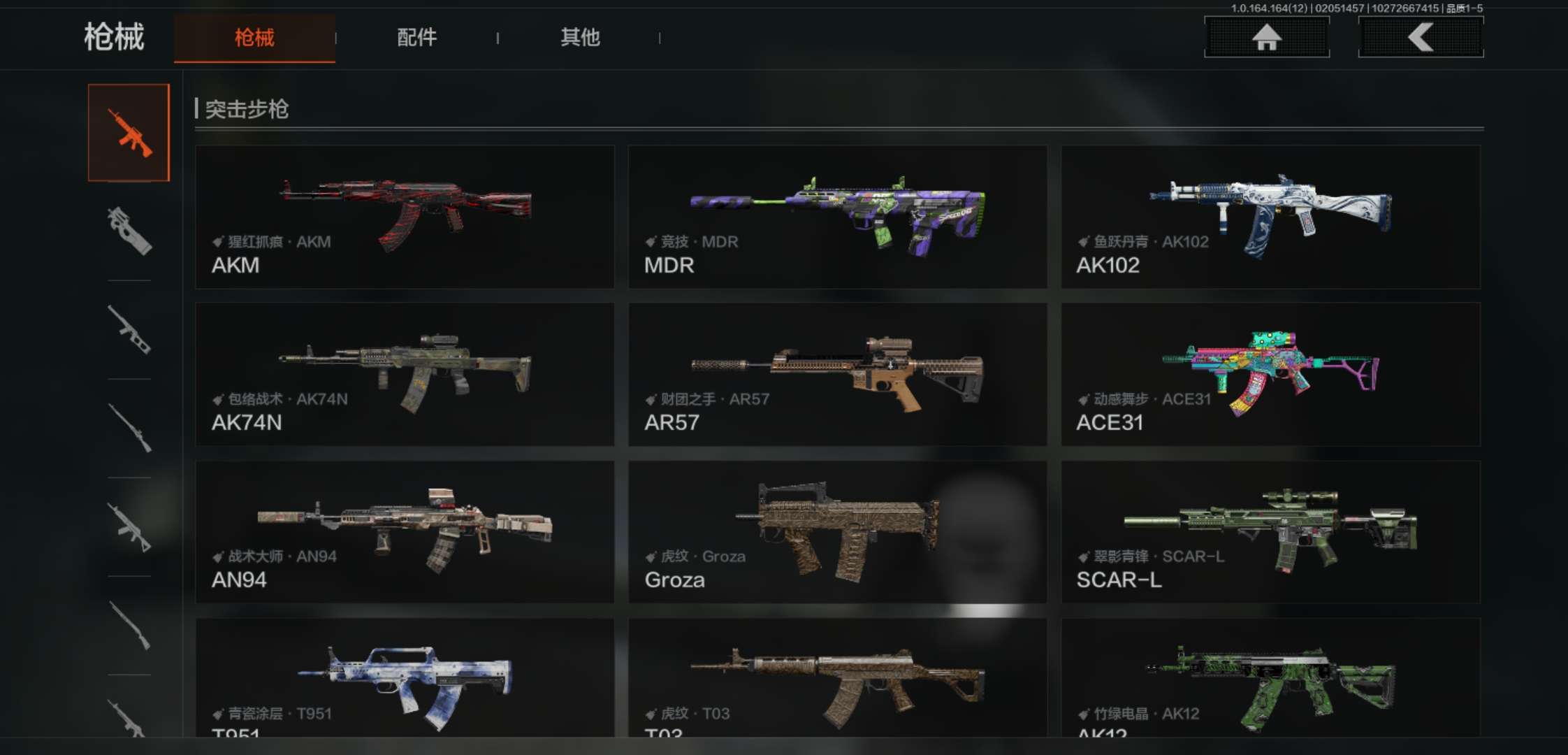
Task: Open the 配件 tab
Action: tap(416, 38)
